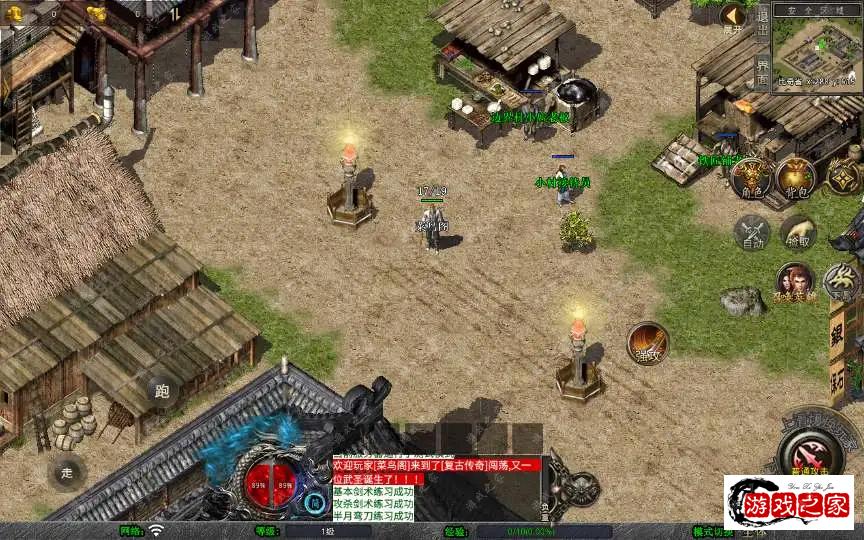The height and width of the screenshot is (540, 864).
Task: Activate the 召唤英雄 summon hero icon
Action: tap(795, 281)
